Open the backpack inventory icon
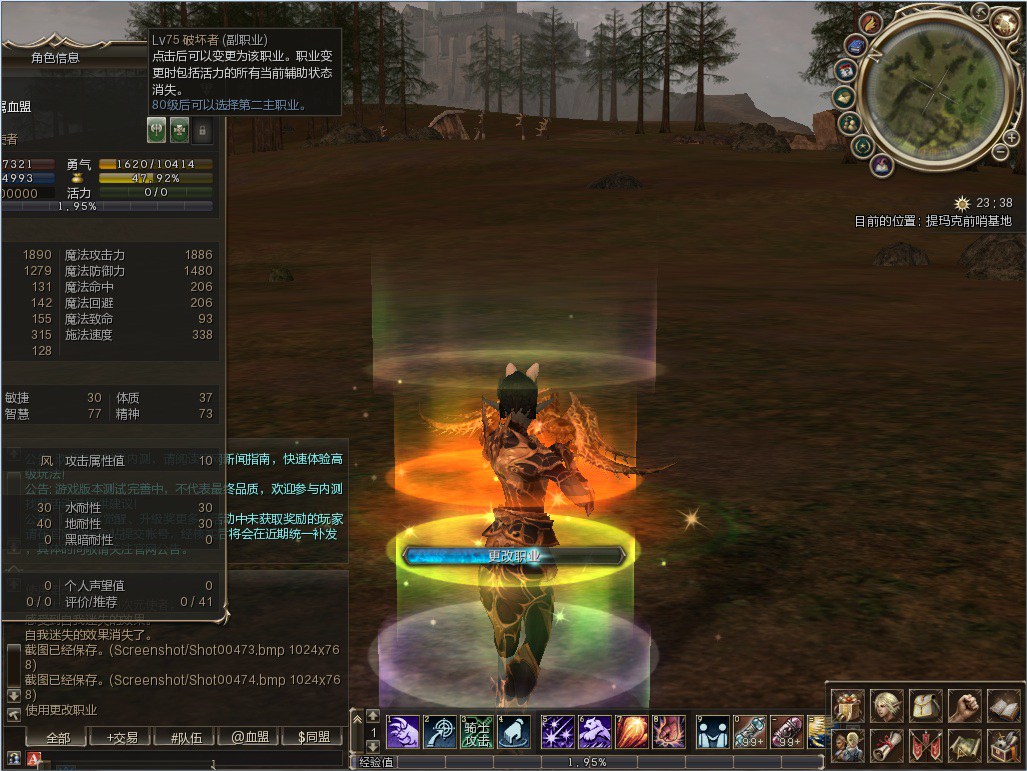 pyautogui.click(x=926, y=706)
